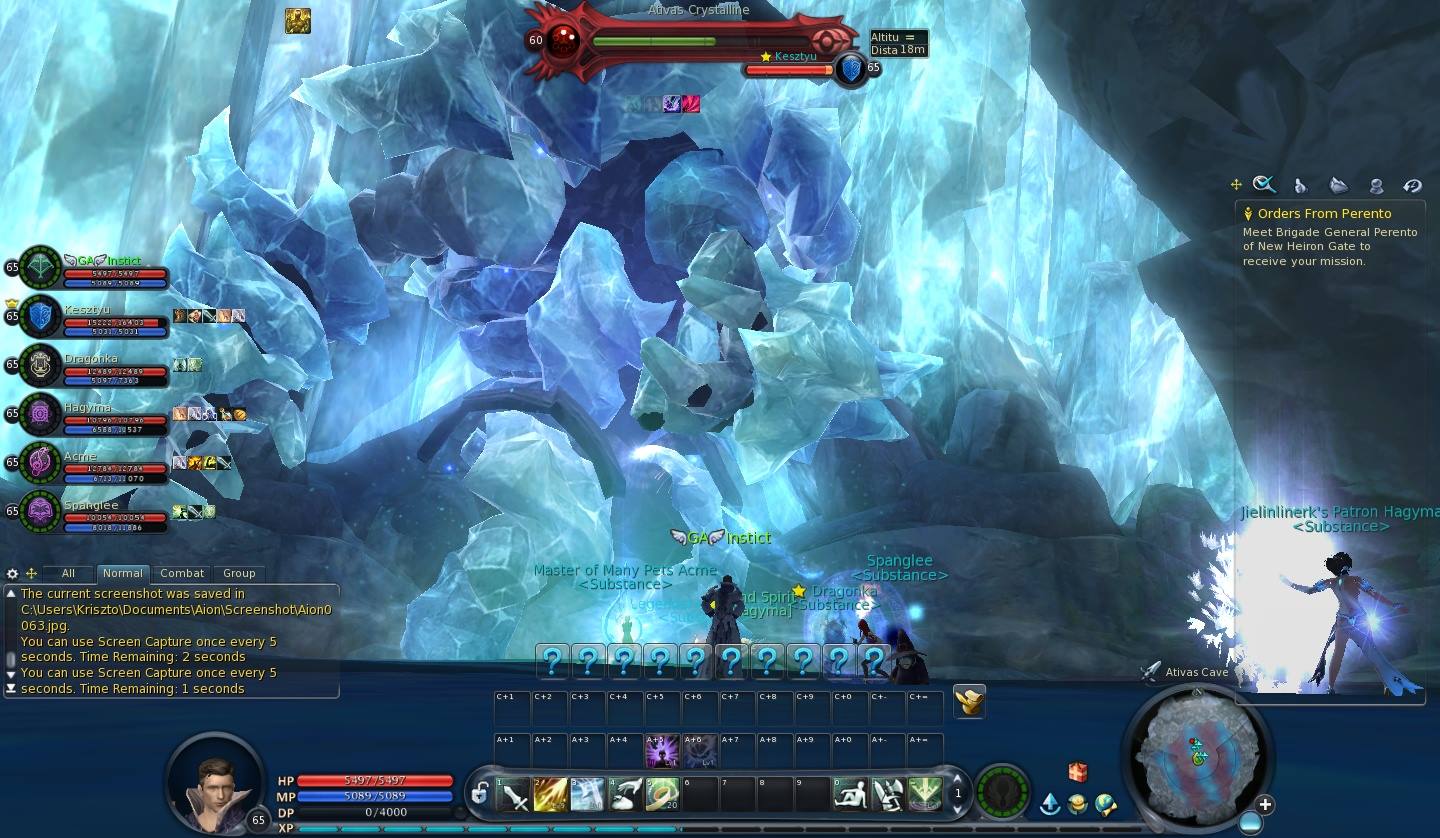Image resolution: width=1440 pixels, height=838 pixels.
Task: Click the magnifying glass quest tracker icon
Action: pyautogui.click(x=1264, y=184)
